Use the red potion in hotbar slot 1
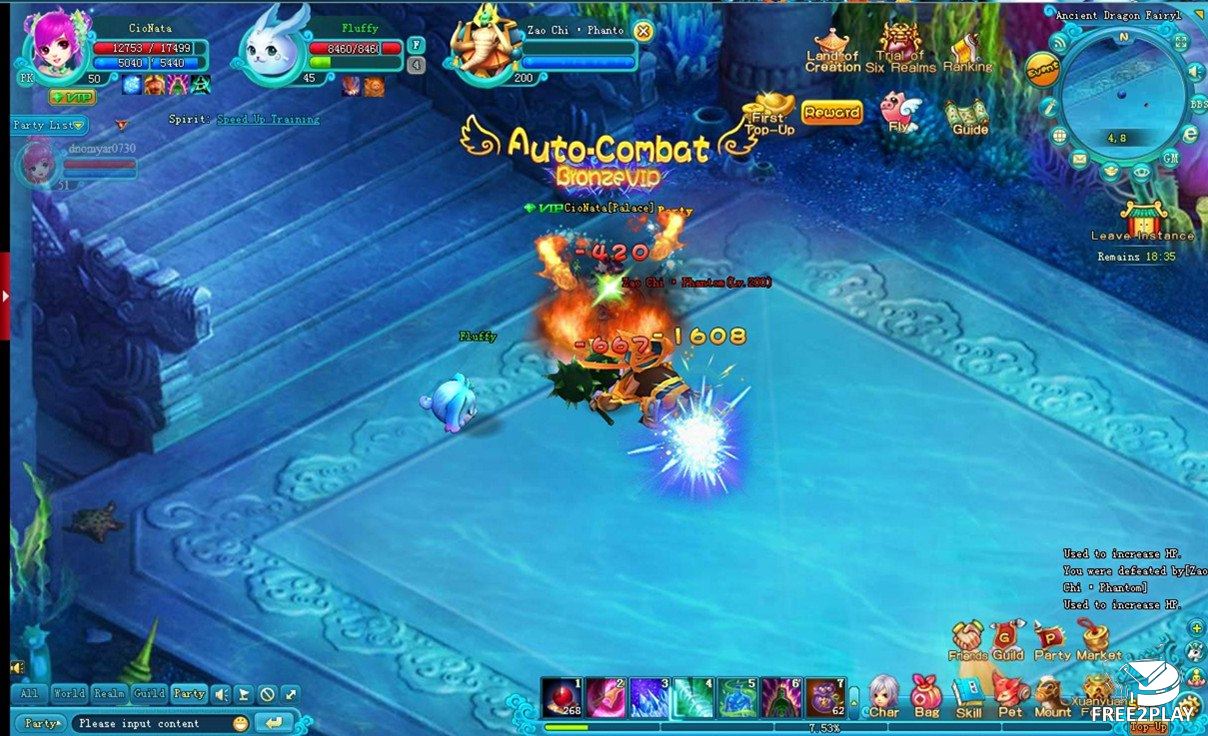The image size is (1208, 736). tap(561, 697)
